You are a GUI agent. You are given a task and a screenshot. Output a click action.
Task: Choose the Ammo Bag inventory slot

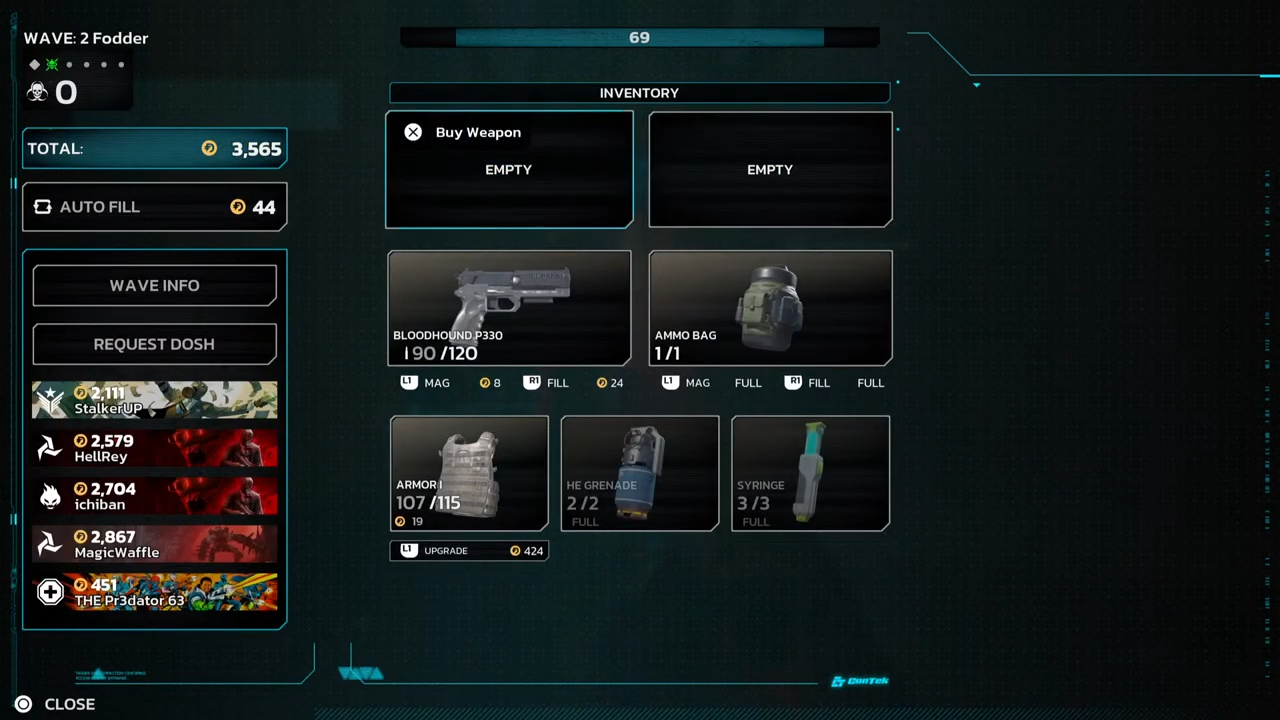770,308
